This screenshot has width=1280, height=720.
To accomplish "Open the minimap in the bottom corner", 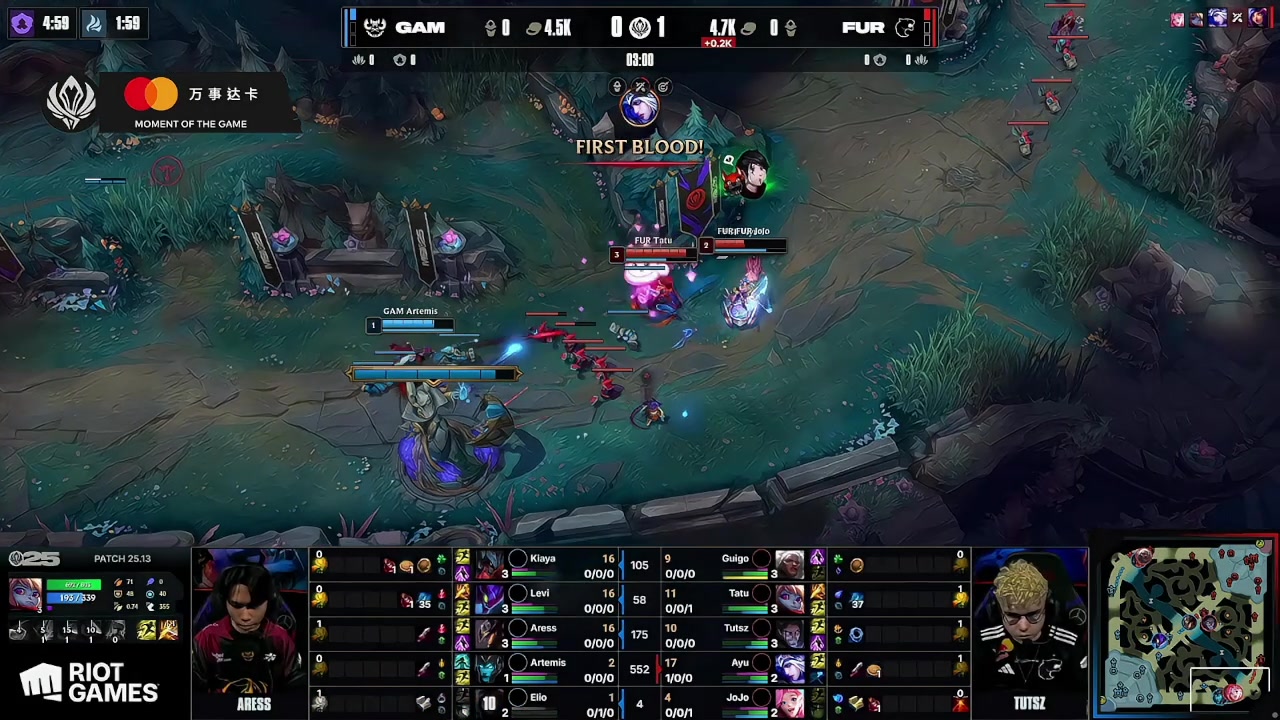I will (x=1187, y=628).
